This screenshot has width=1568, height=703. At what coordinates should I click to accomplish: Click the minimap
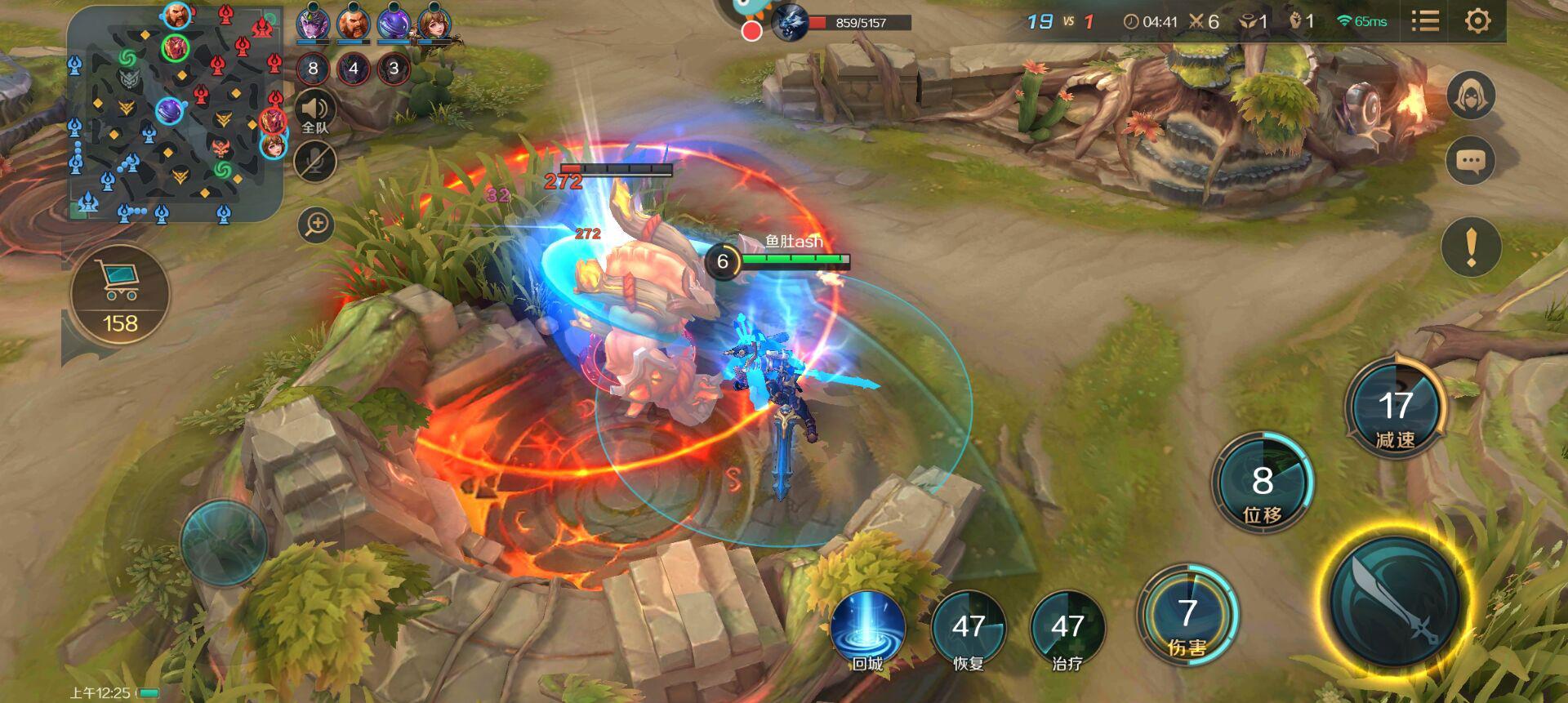(x=175, y=113)
